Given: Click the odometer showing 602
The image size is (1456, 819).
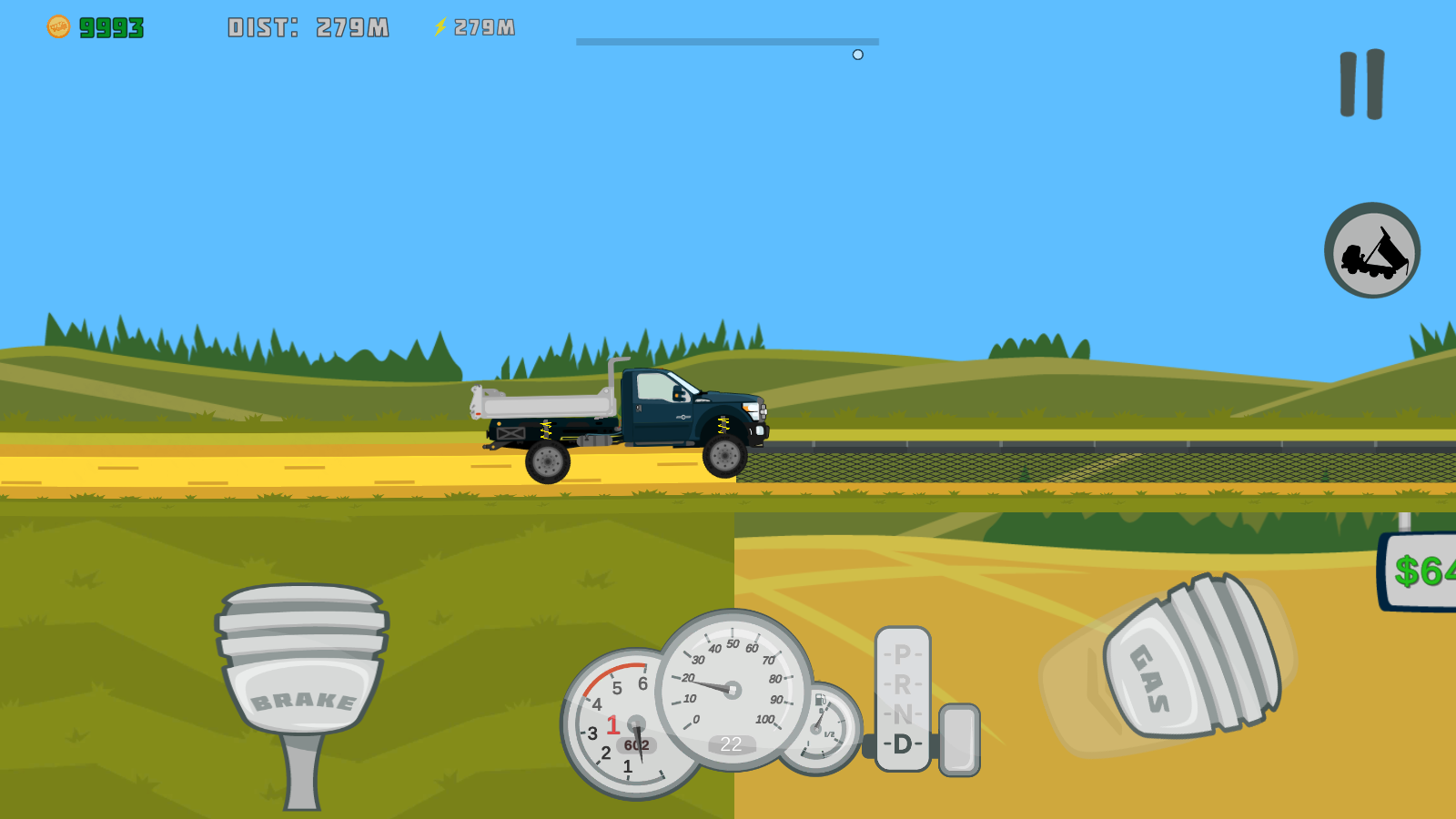Looking at the screenshot, I should click(637, 743).
